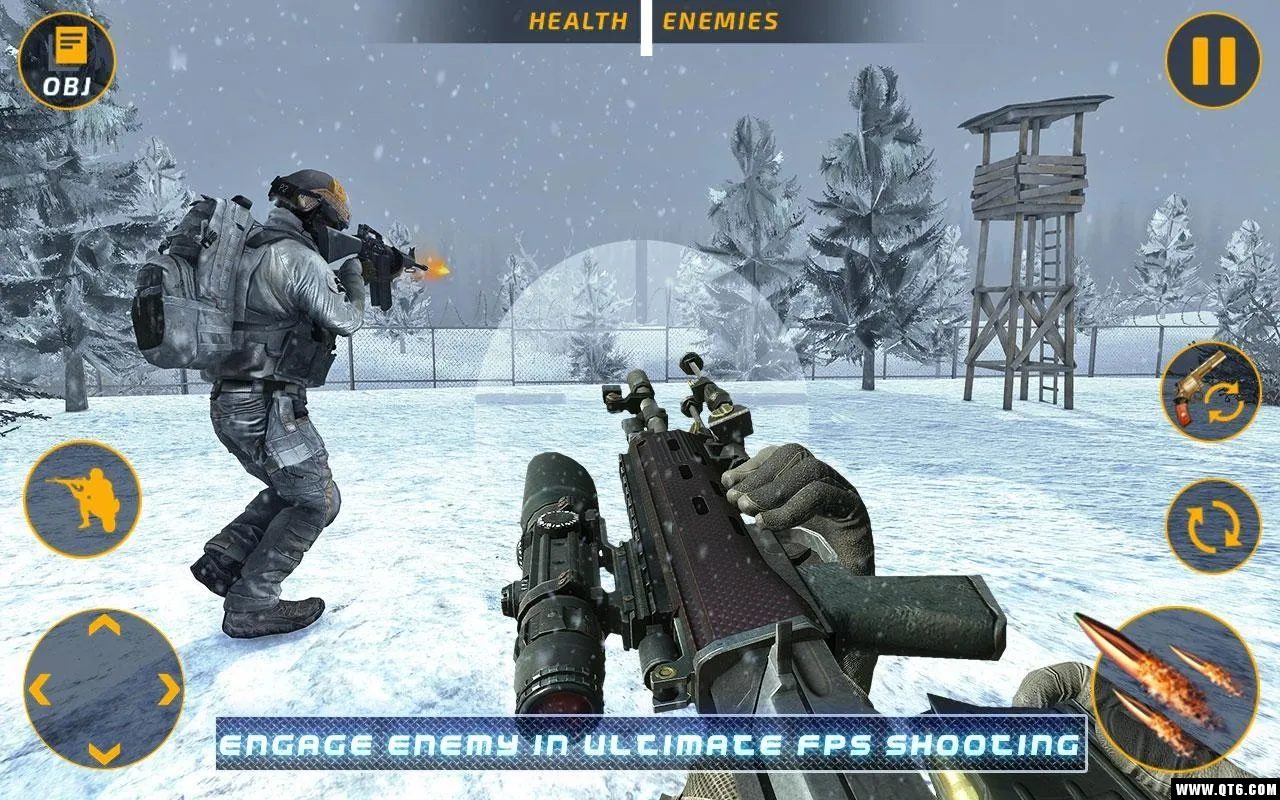
Task: Open the WWW.QT6.COM watermark link
Action: [1227, 786]
